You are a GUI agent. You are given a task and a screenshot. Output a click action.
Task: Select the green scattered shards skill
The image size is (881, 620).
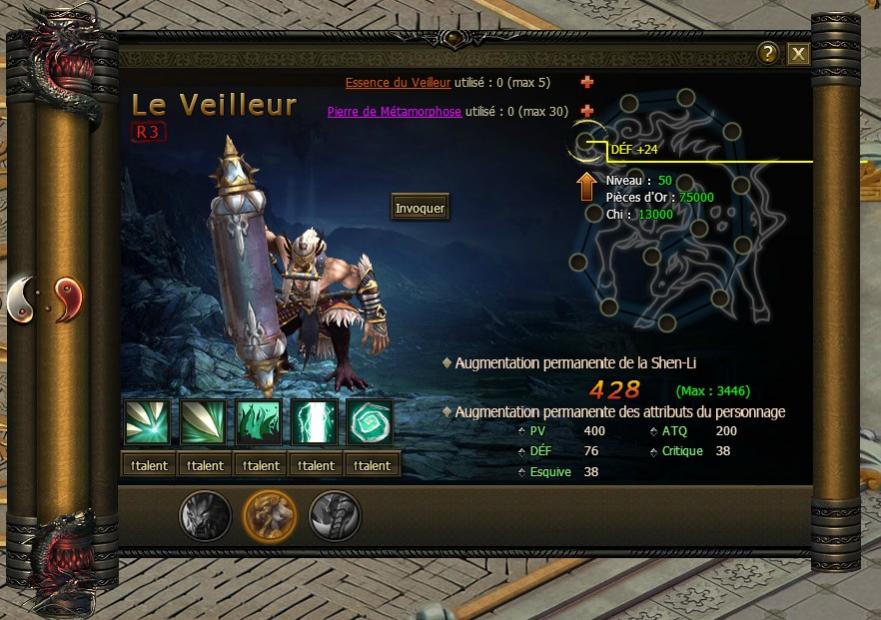tap(147, 422)
